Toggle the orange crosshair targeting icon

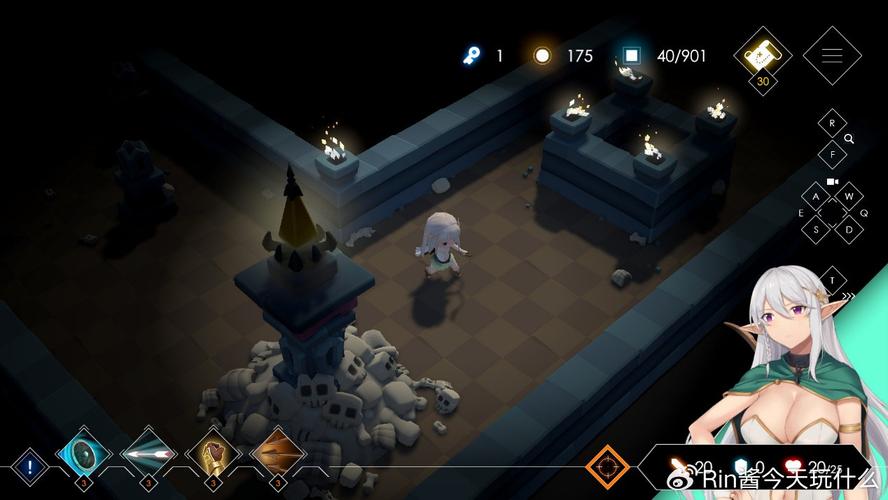pos(607,466)
